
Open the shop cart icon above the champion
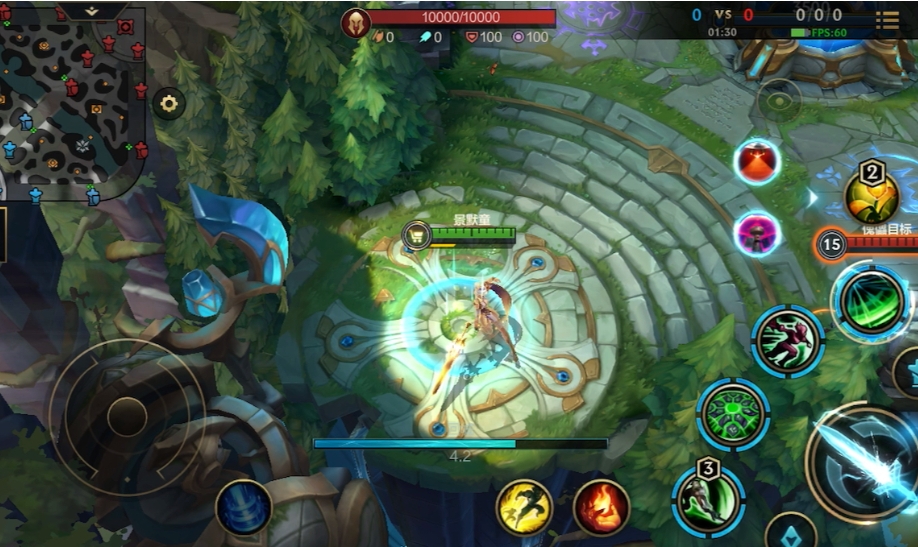click(x=415, y=236)
